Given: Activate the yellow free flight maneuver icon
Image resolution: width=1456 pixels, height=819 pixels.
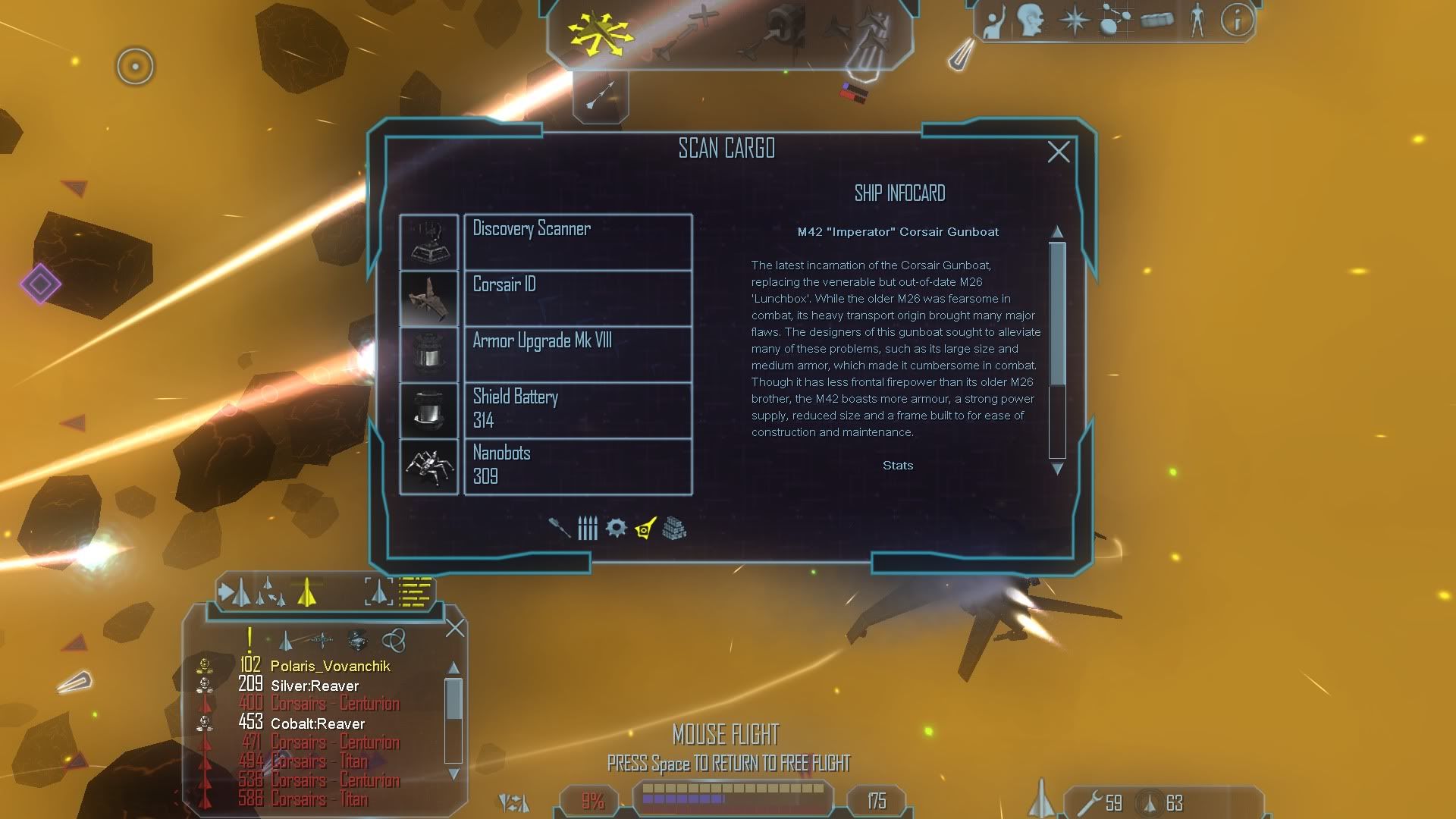Looking at the screenshot, I should click(599, 33).
